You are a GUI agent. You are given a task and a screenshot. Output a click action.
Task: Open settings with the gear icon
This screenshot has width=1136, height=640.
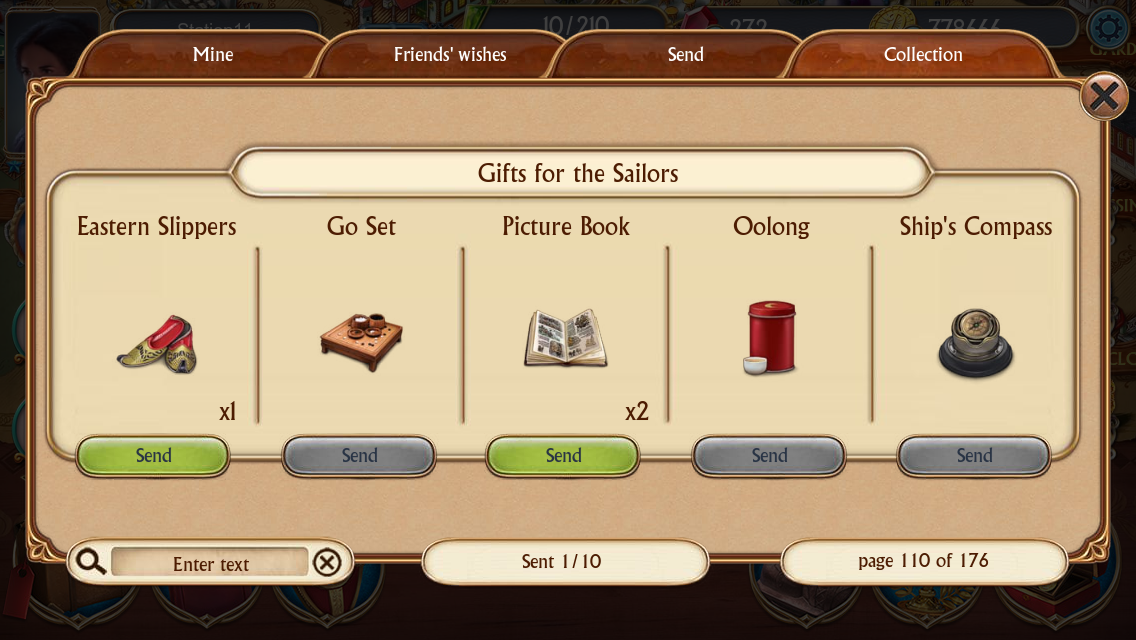click(x=1107, y=26)
